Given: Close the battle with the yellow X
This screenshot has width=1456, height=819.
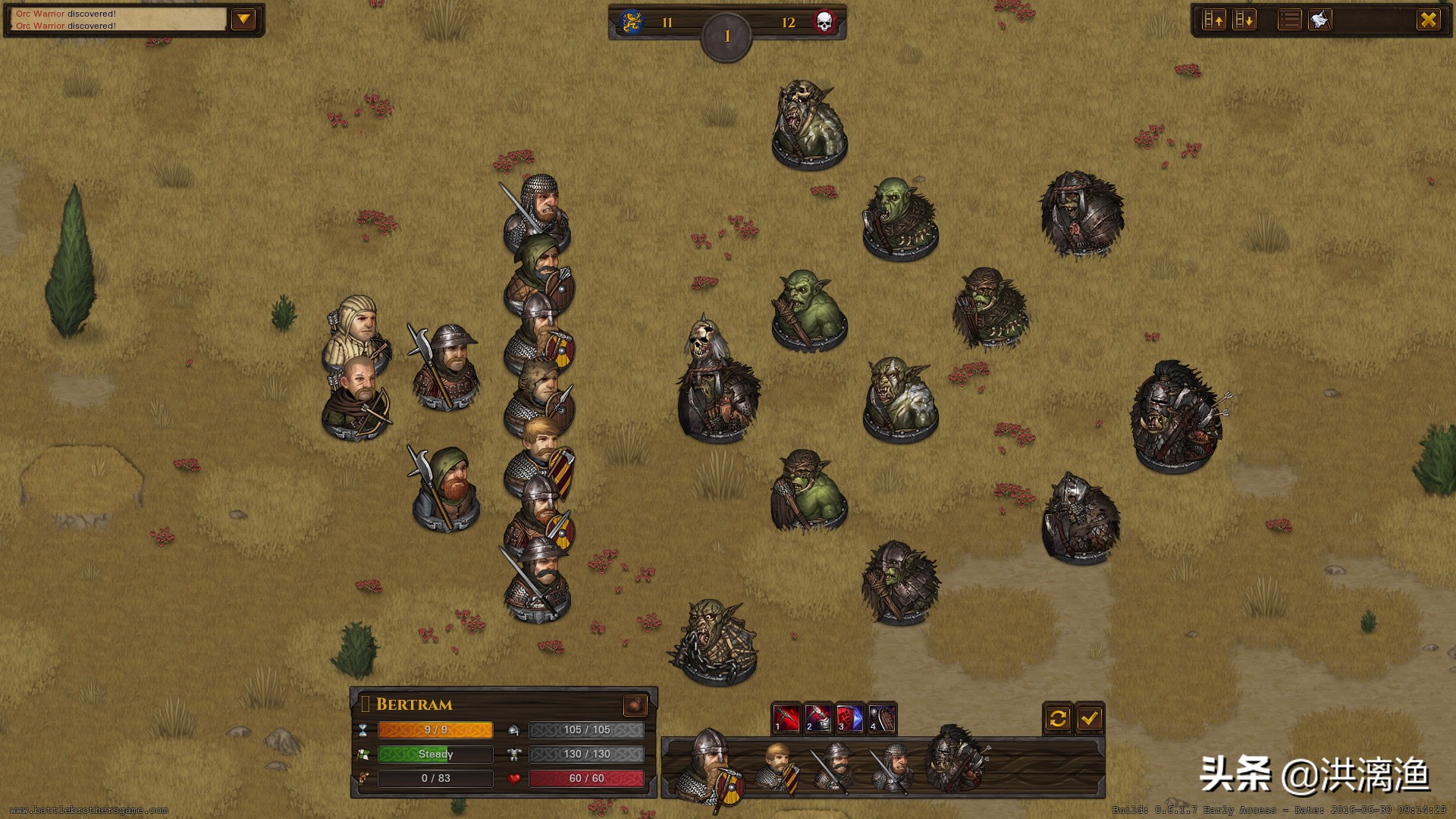Looking at the screenshot, I should (1429, 20).
